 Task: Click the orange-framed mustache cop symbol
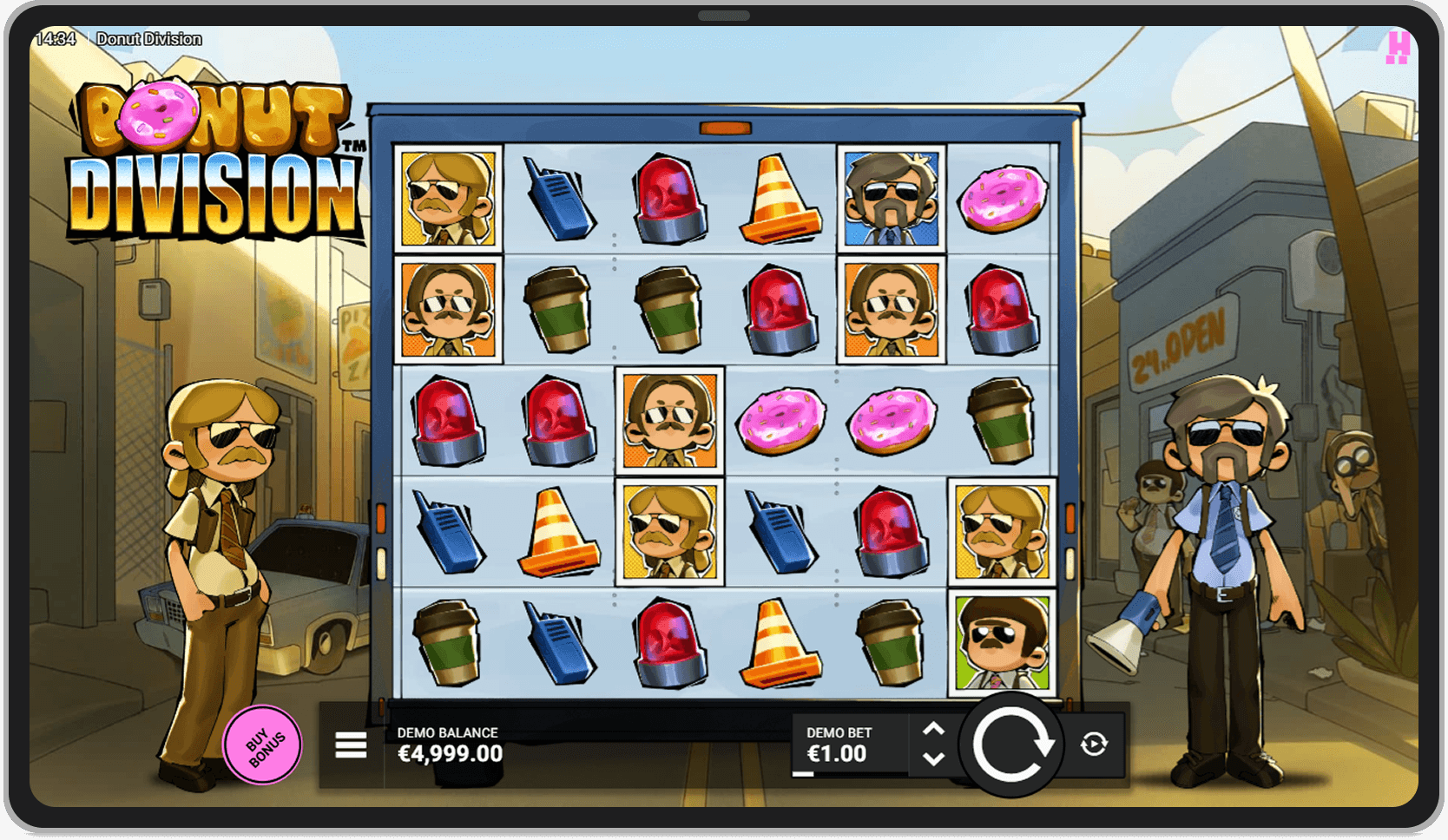click(448, 308)
